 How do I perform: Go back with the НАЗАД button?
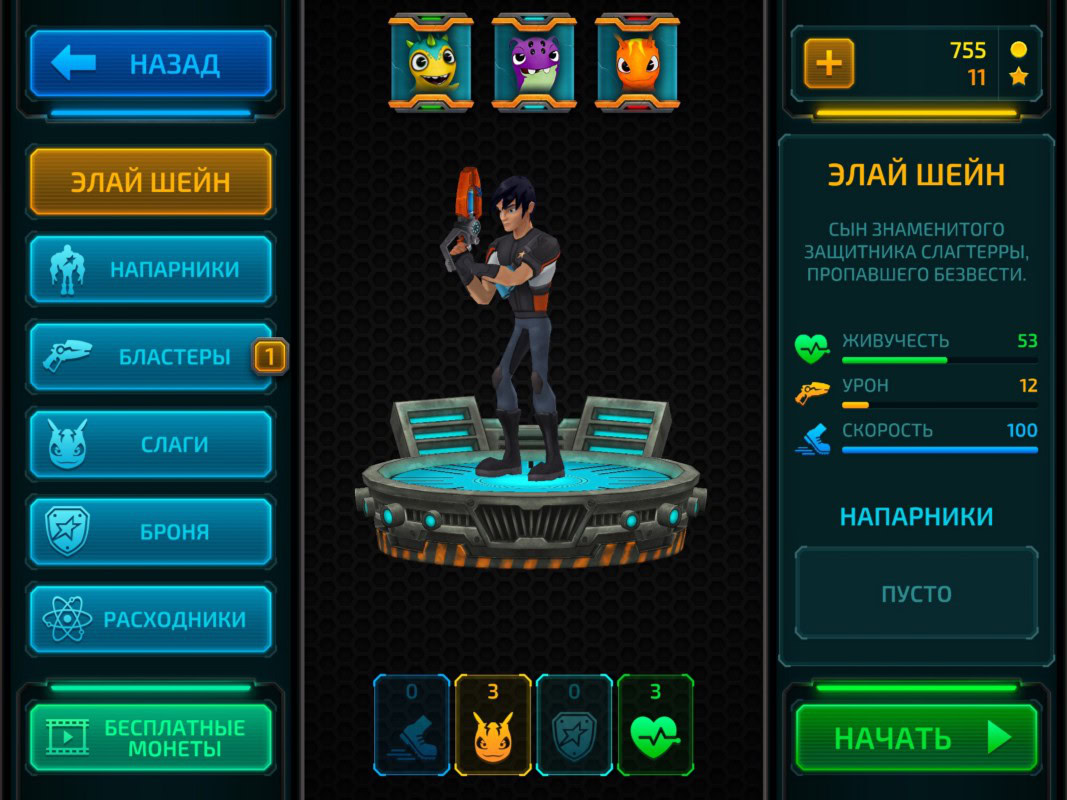click(x=150, y=64)
